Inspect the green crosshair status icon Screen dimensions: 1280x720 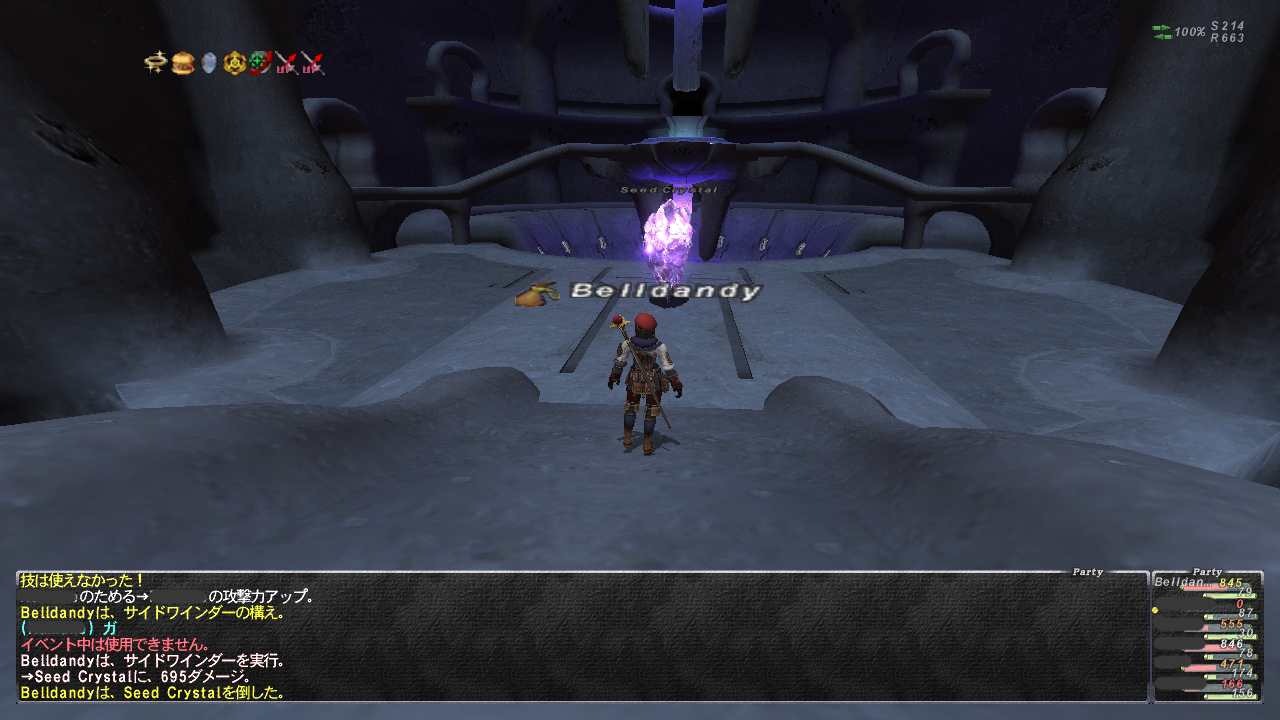(x=261, y=63)
